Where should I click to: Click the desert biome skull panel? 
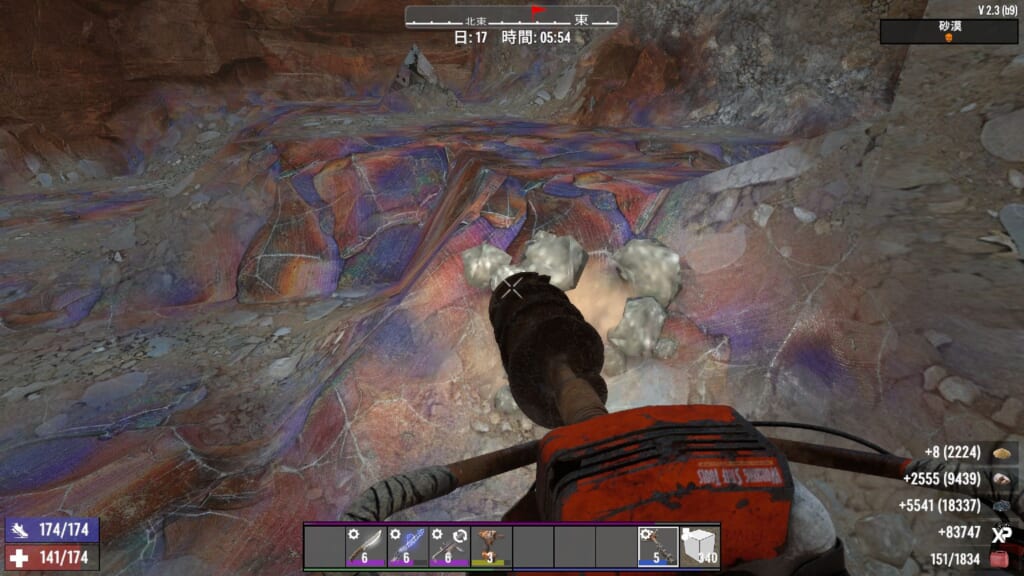[x=949, y=32]
